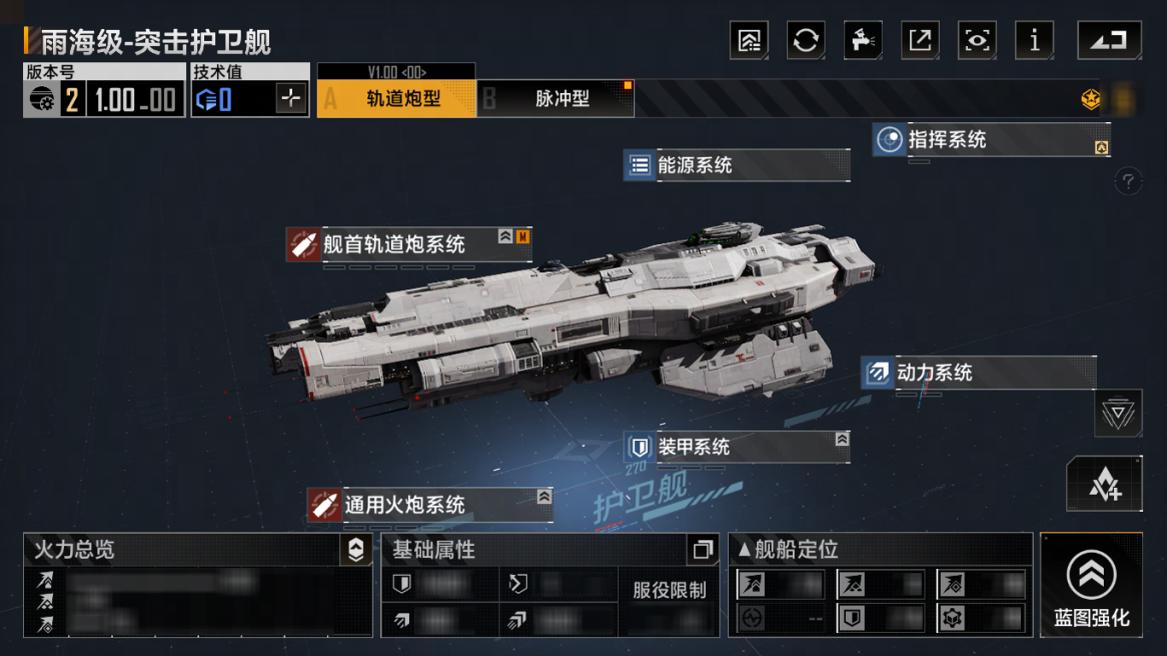Expand the 基础属性 base attributes panel
Image resolution: width=1167 pixels, height=656 pixels.
(702, 549)
